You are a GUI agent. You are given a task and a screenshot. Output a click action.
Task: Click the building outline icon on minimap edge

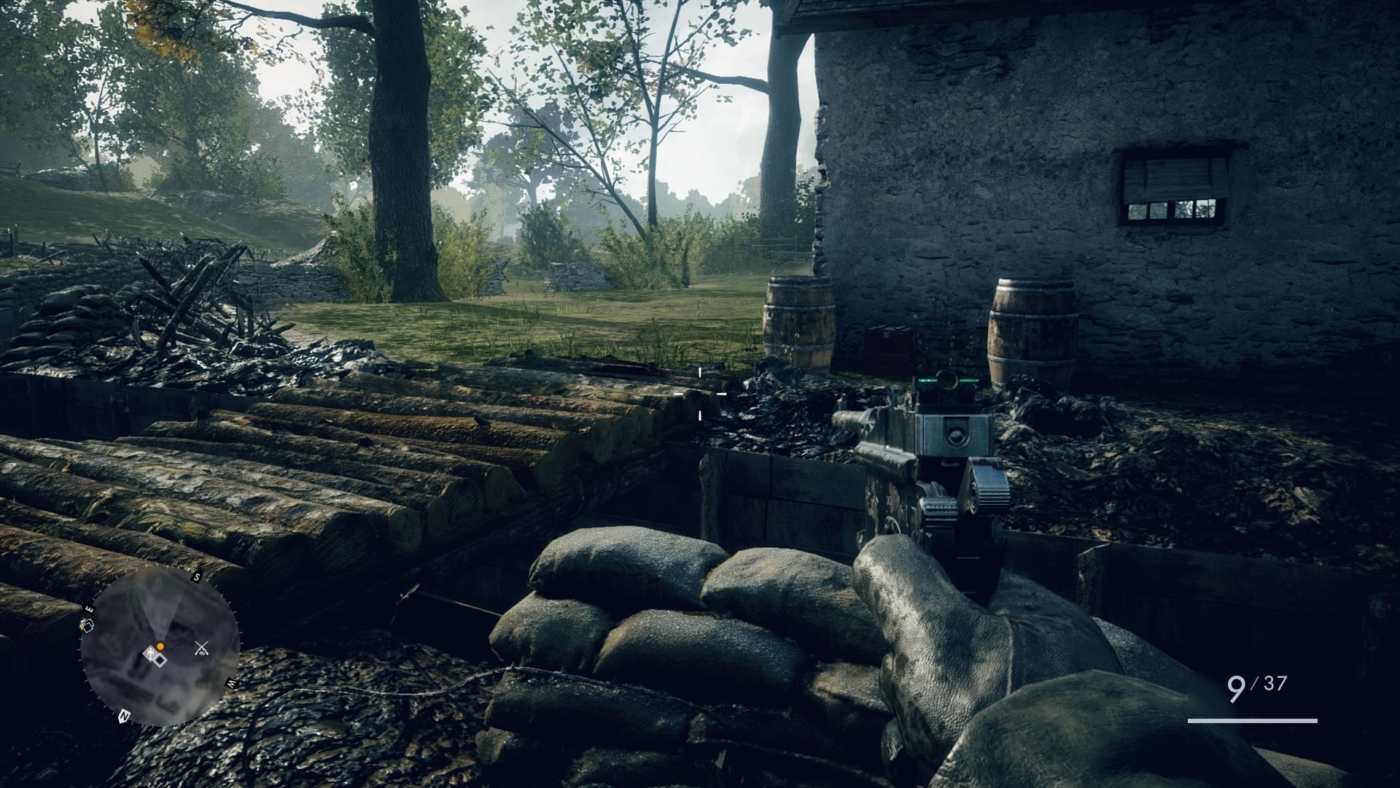click(88, 624)
